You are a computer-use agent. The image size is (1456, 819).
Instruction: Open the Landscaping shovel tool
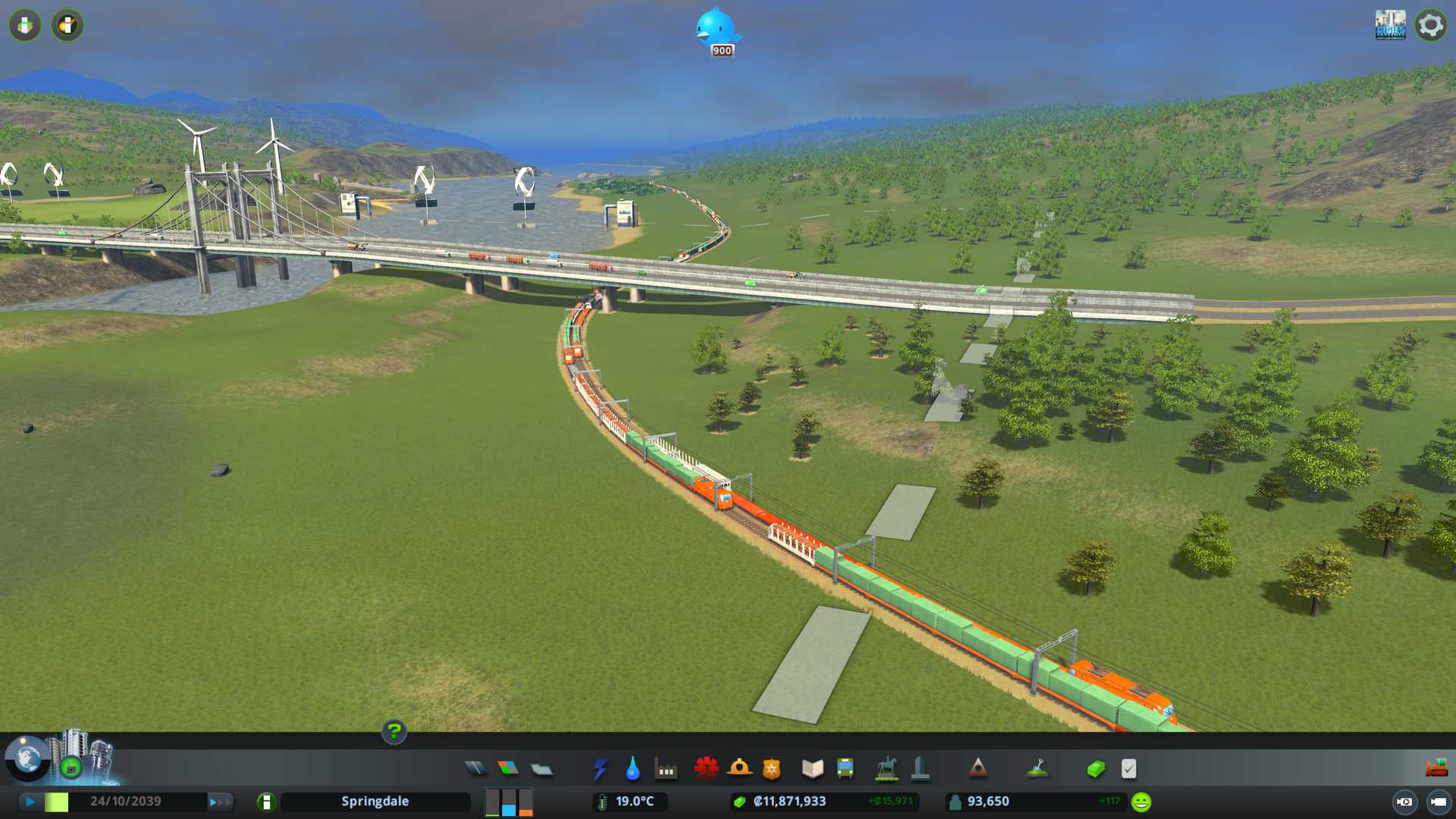[1037, 769]
